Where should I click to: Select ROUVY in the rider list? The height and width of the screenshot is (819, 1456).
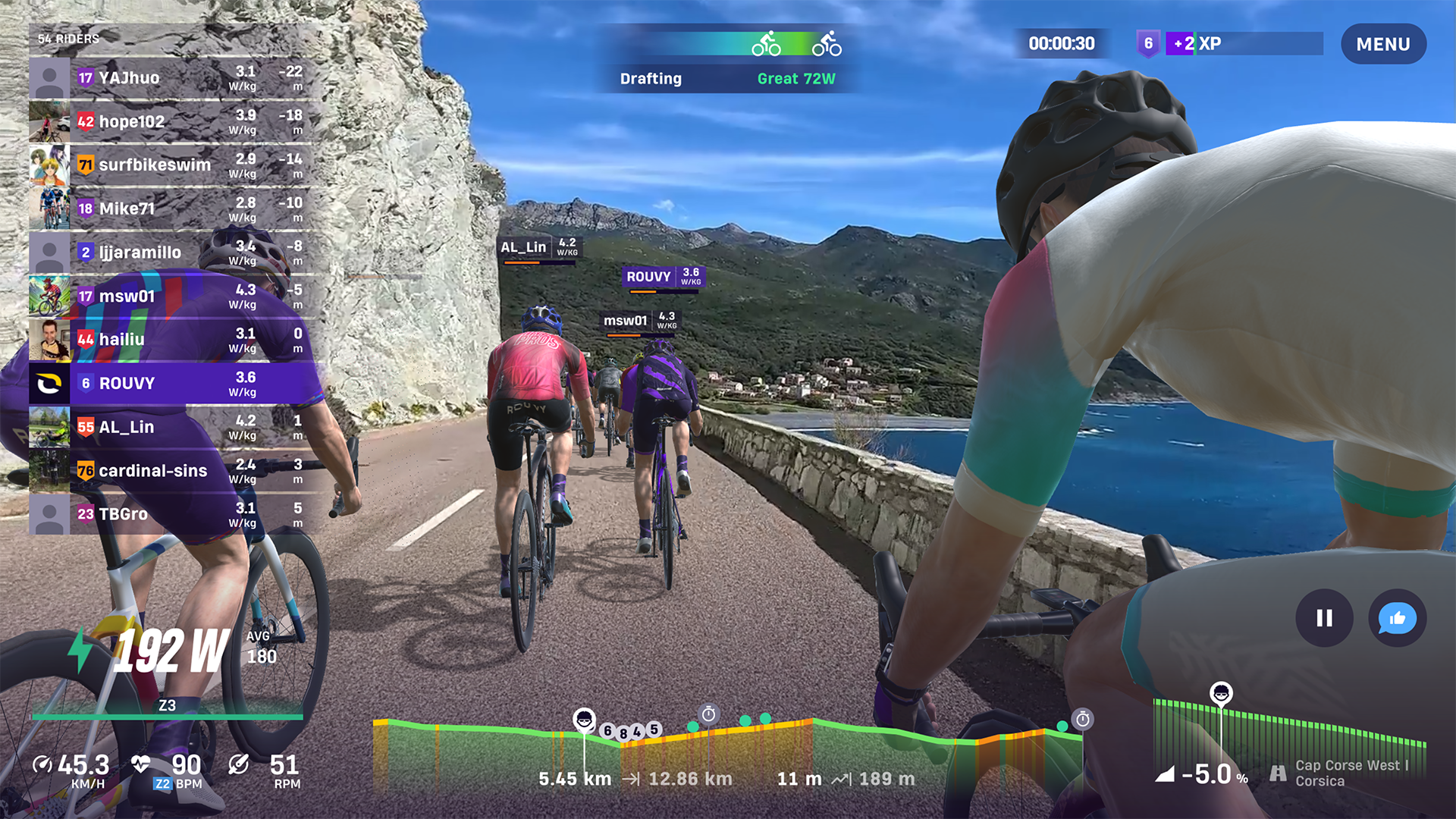tap(129, 384)
